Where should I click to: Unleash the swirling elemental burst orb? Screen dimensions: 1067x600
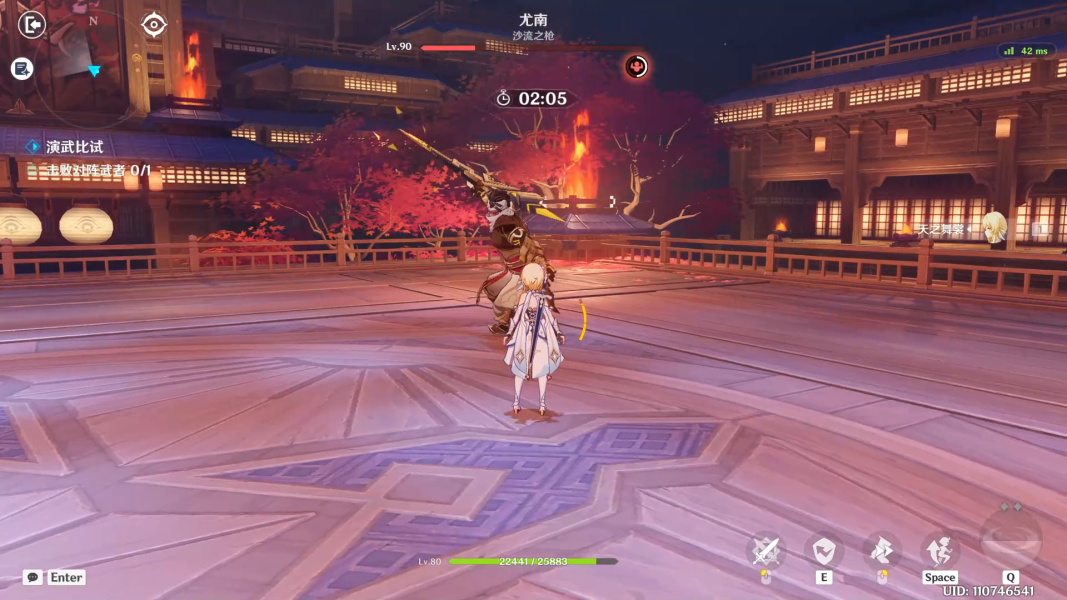point(1010,540)
